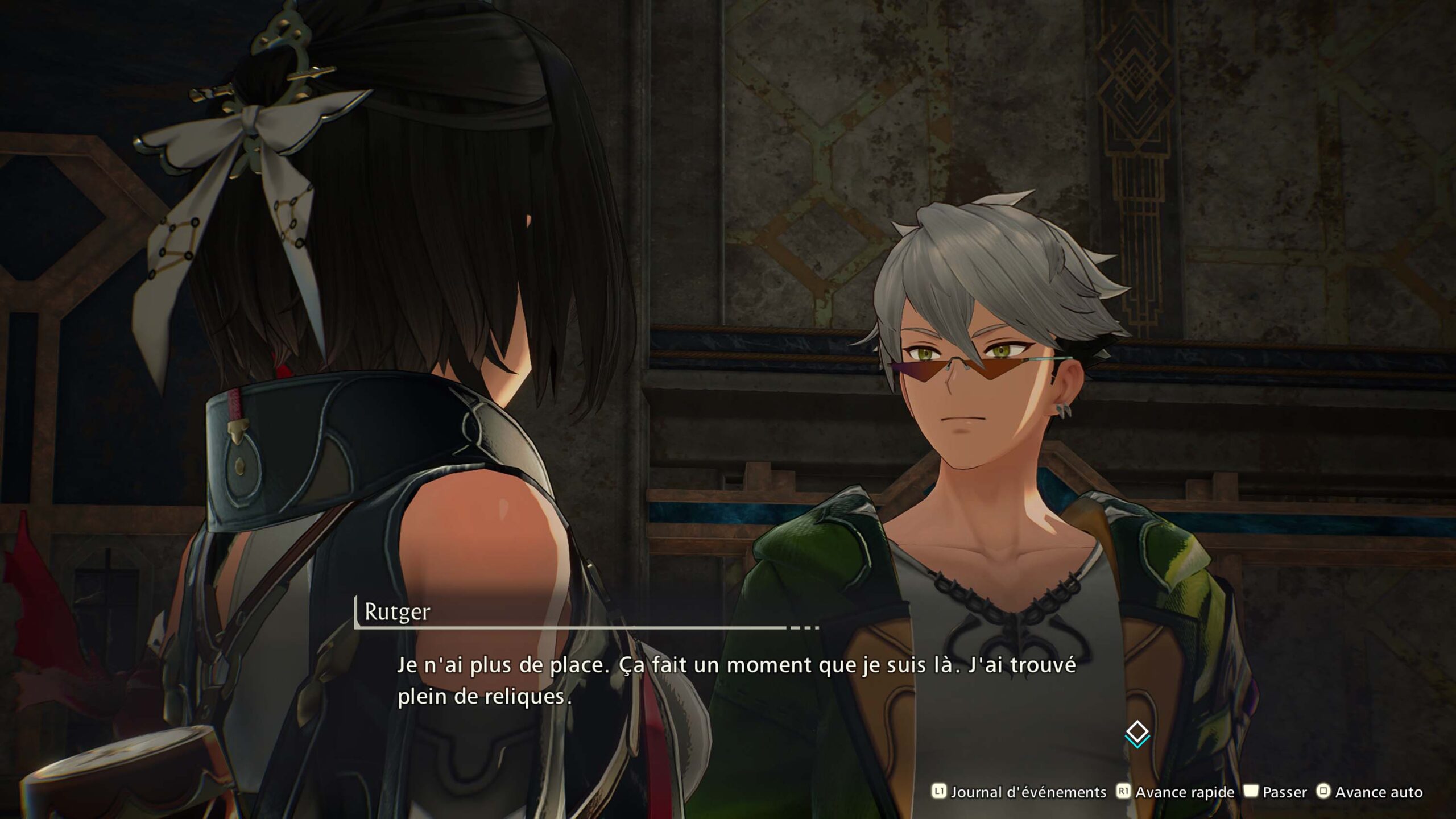This screenshot has height=819, width=1456.
Task: Continue dialogue with the diamond advance indicator
Action: (1137, 733)
